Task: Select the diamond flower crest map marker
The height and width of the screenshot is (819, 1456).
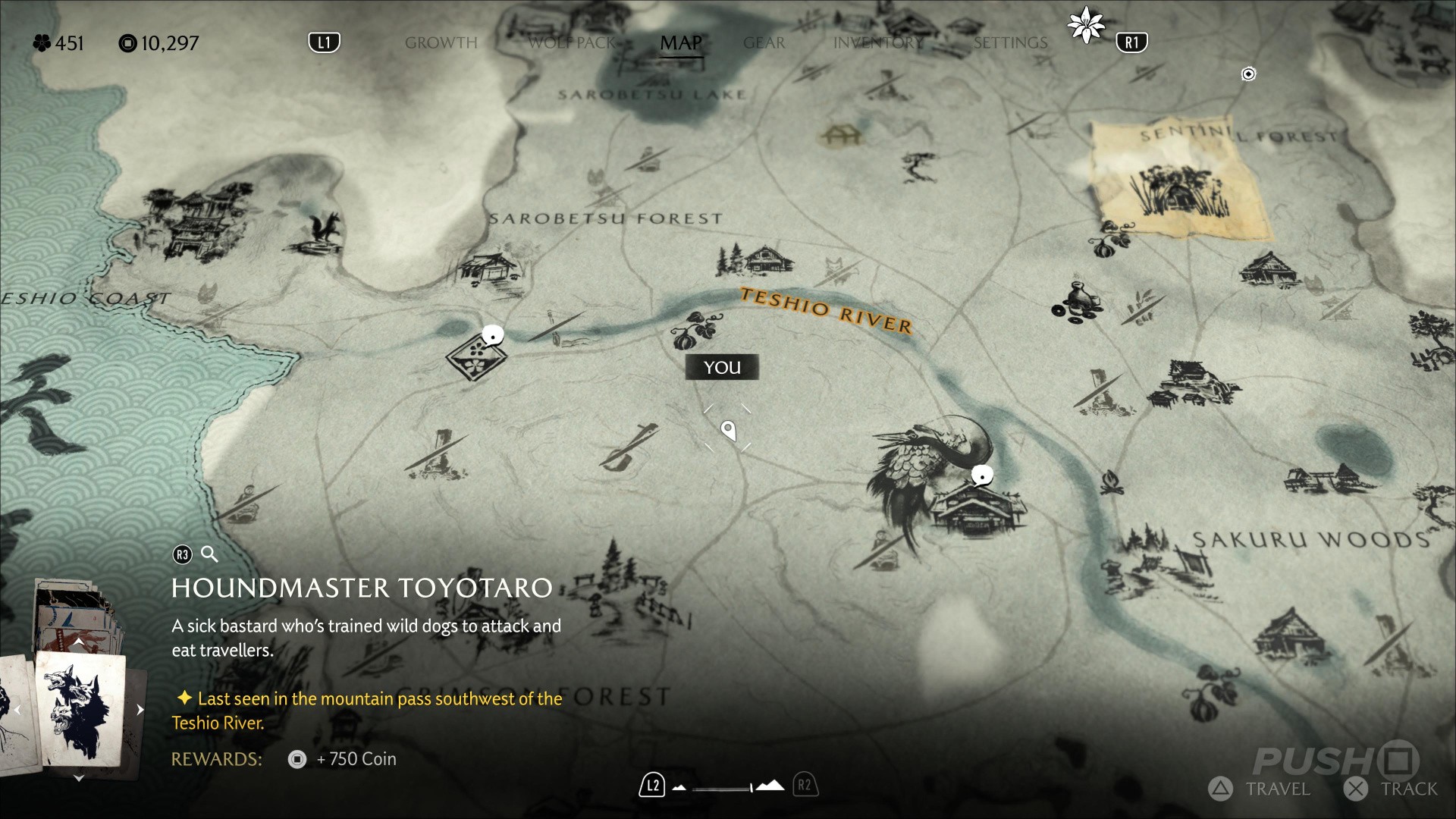Action: (x=475, y=353)
